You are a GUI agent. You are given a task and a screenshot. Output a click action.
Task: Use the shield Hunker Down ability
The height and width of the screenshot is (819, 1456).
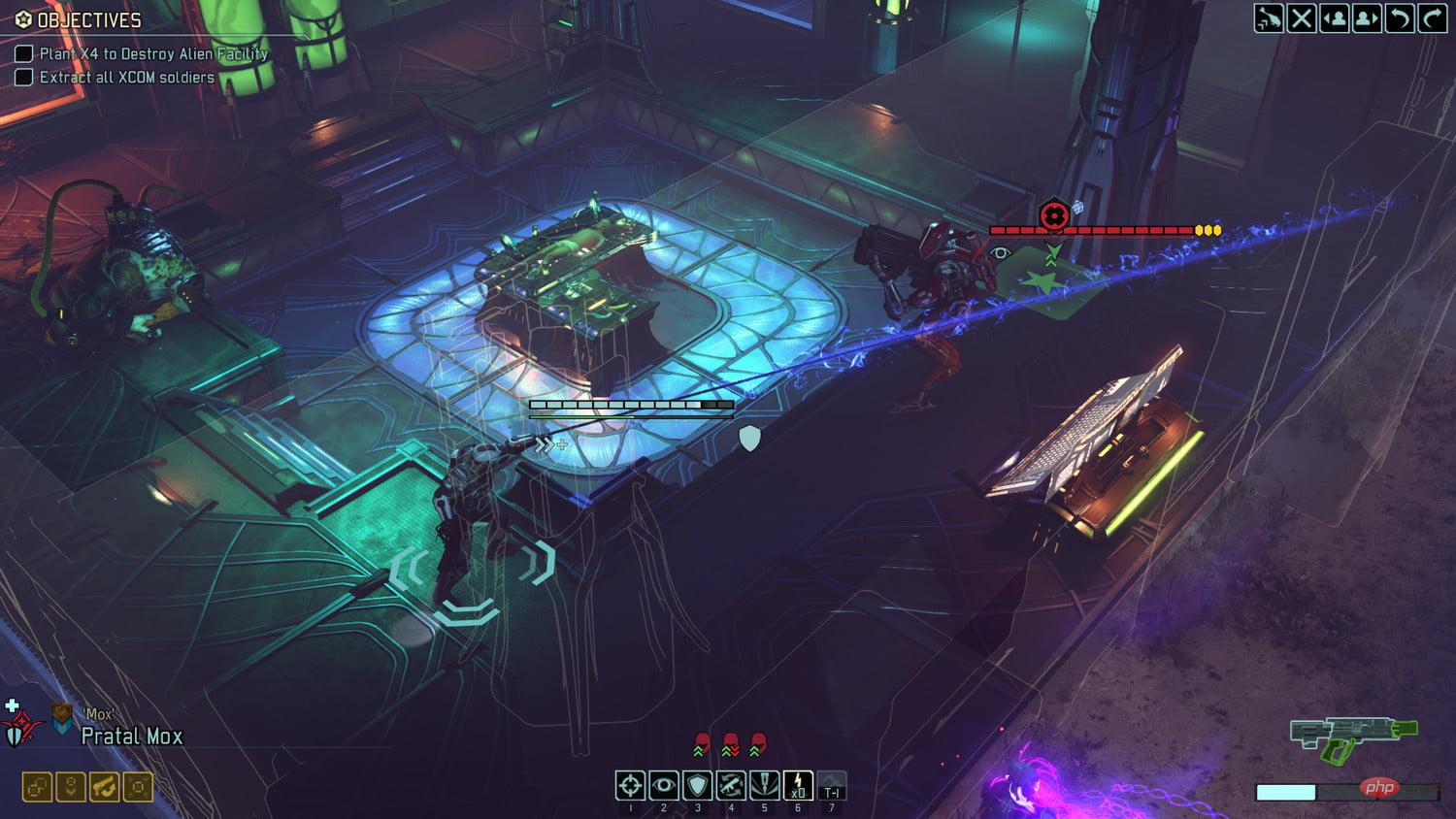(697, 785)
